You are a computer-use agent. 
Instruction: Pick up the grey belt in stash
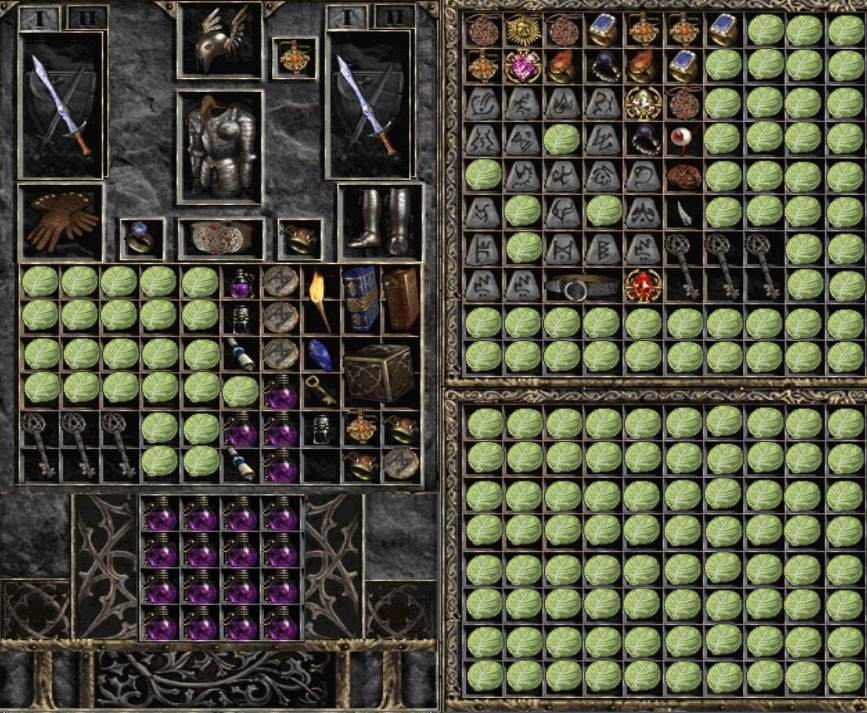point(581,287)
